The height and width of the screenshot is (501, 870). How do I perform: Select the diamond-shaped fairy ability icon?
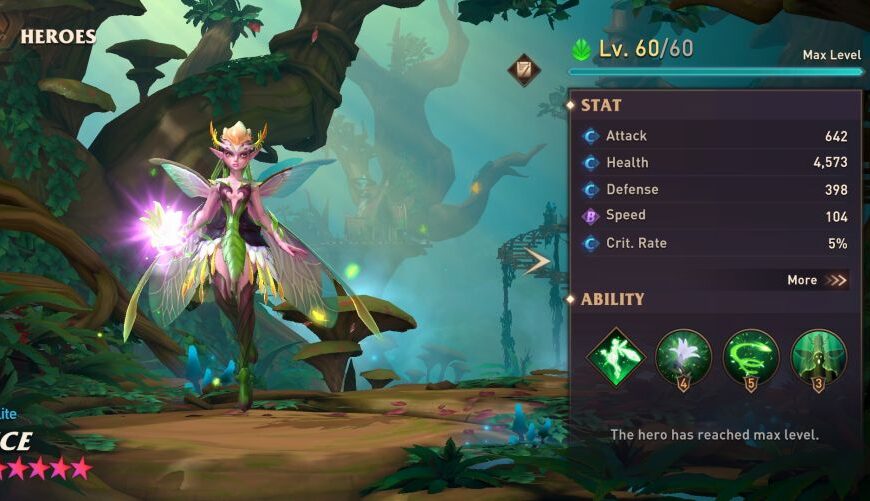pos(615,357)
